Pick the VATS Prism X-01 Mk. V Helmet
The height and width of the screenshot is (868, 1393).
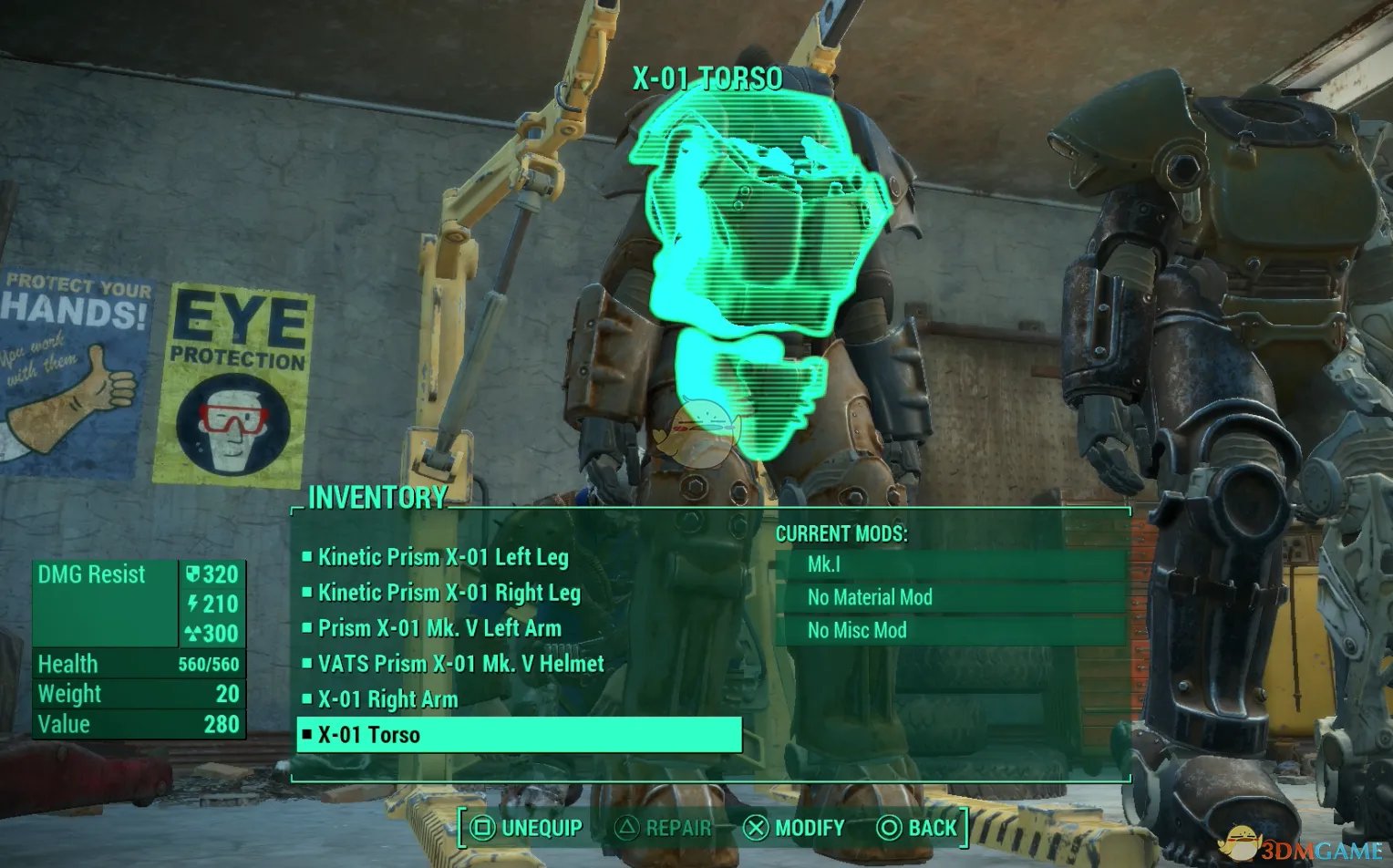click(x=460, y=664)
